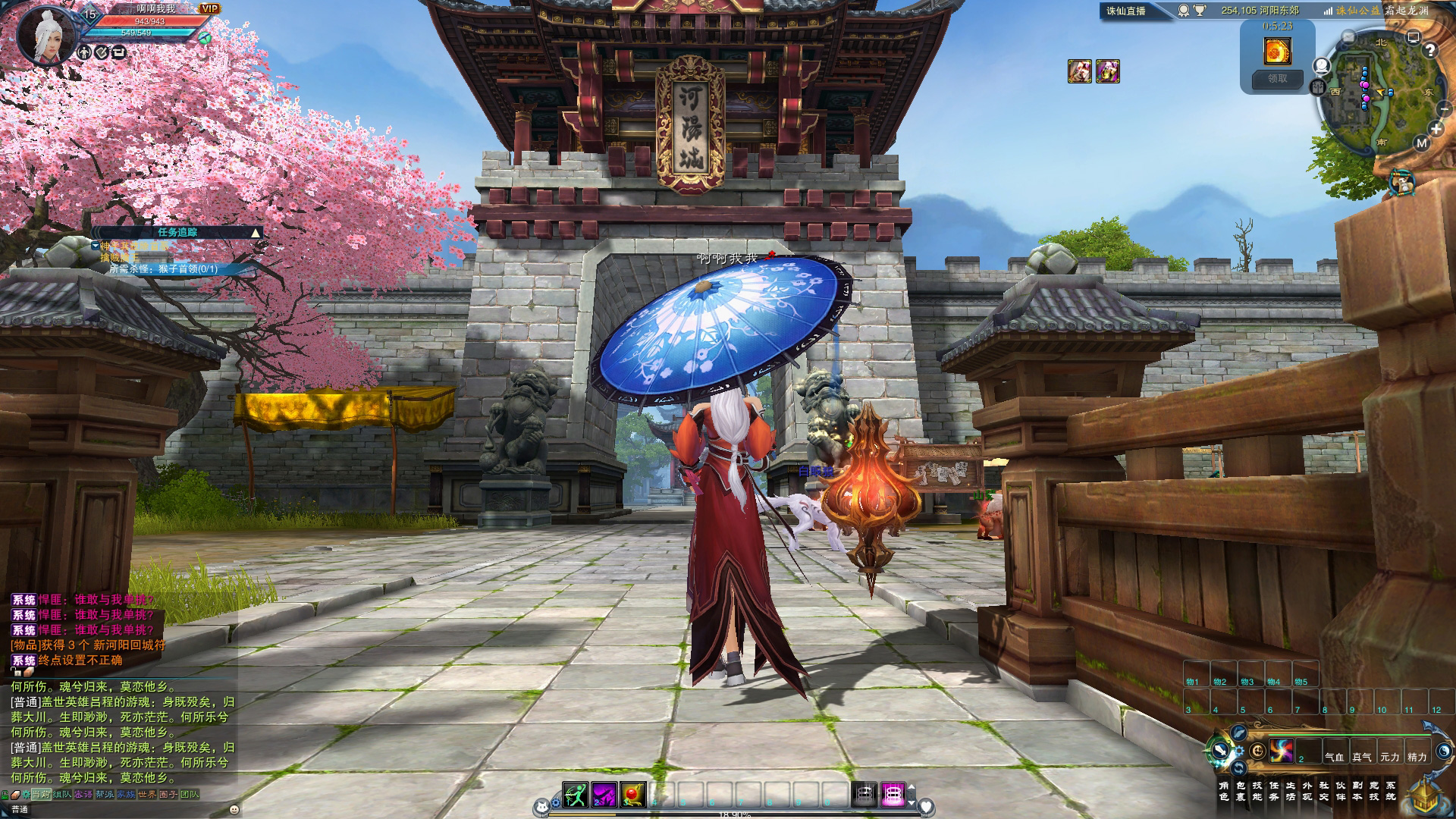Switch chat to the 组队 party channel
1456x819 pixels.
pos(62,795)
